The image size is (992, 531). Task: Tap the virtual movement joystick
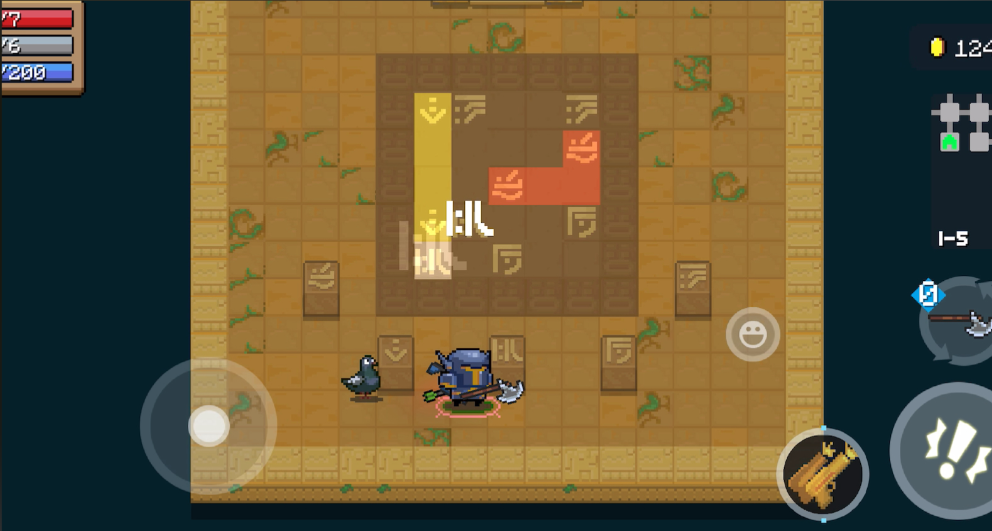click(208, 426)
